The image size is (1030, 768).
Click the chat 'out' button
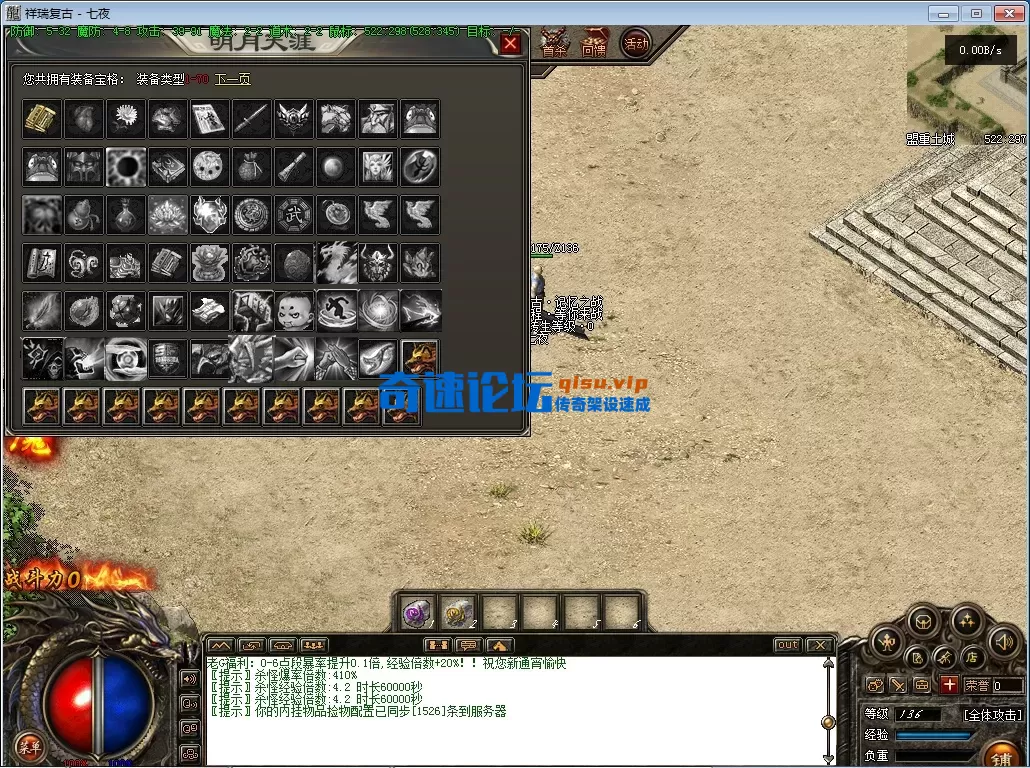tap(788, 645)
